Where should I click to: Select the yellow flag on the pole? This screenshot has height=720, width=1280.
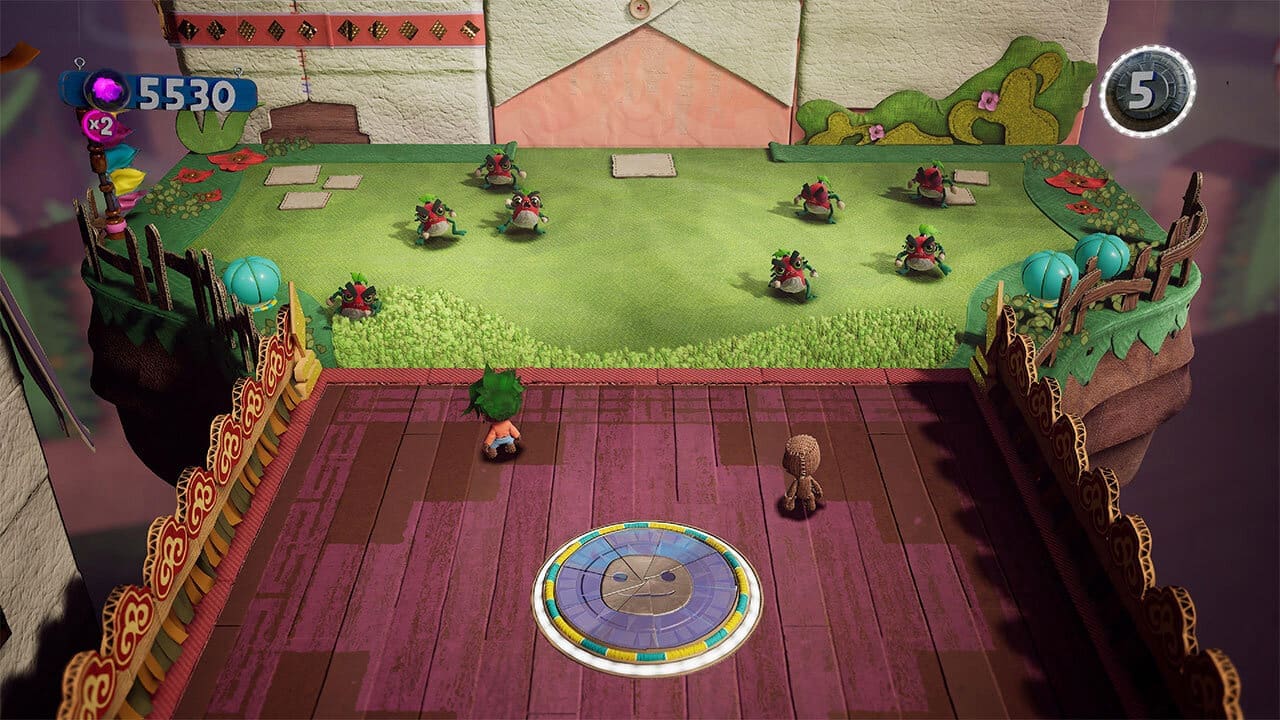pos(128,180)
